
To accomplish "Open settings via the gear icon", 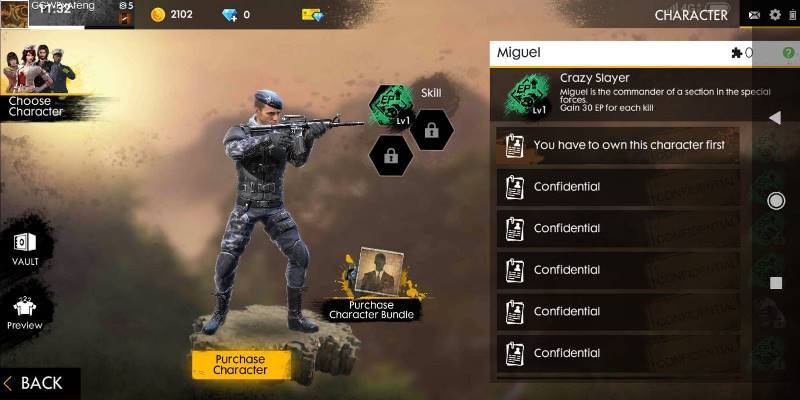I will click(775, 15).
